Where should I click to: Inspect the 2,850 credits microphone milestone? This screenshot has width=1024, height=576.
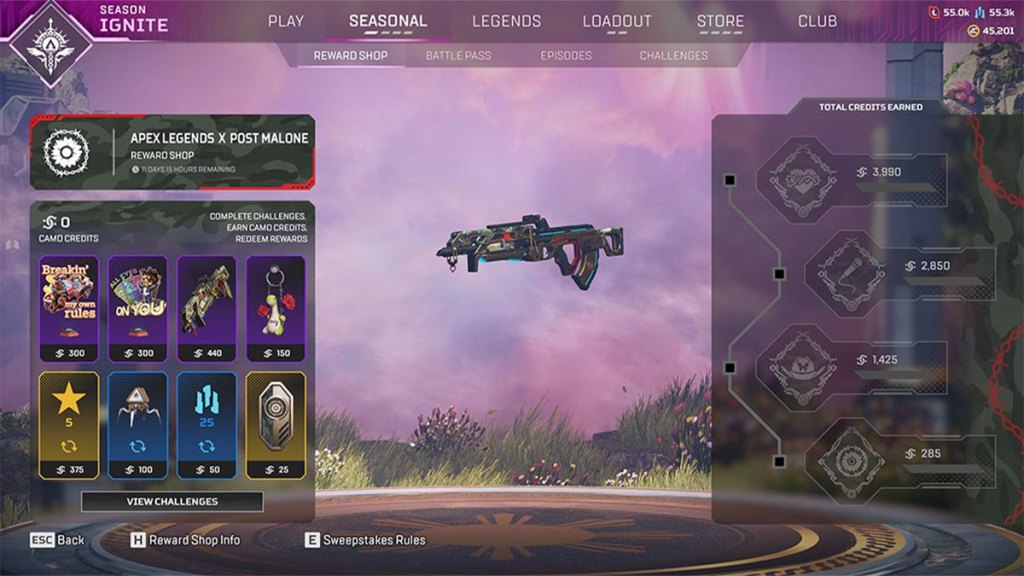click(x=898, y=273)
